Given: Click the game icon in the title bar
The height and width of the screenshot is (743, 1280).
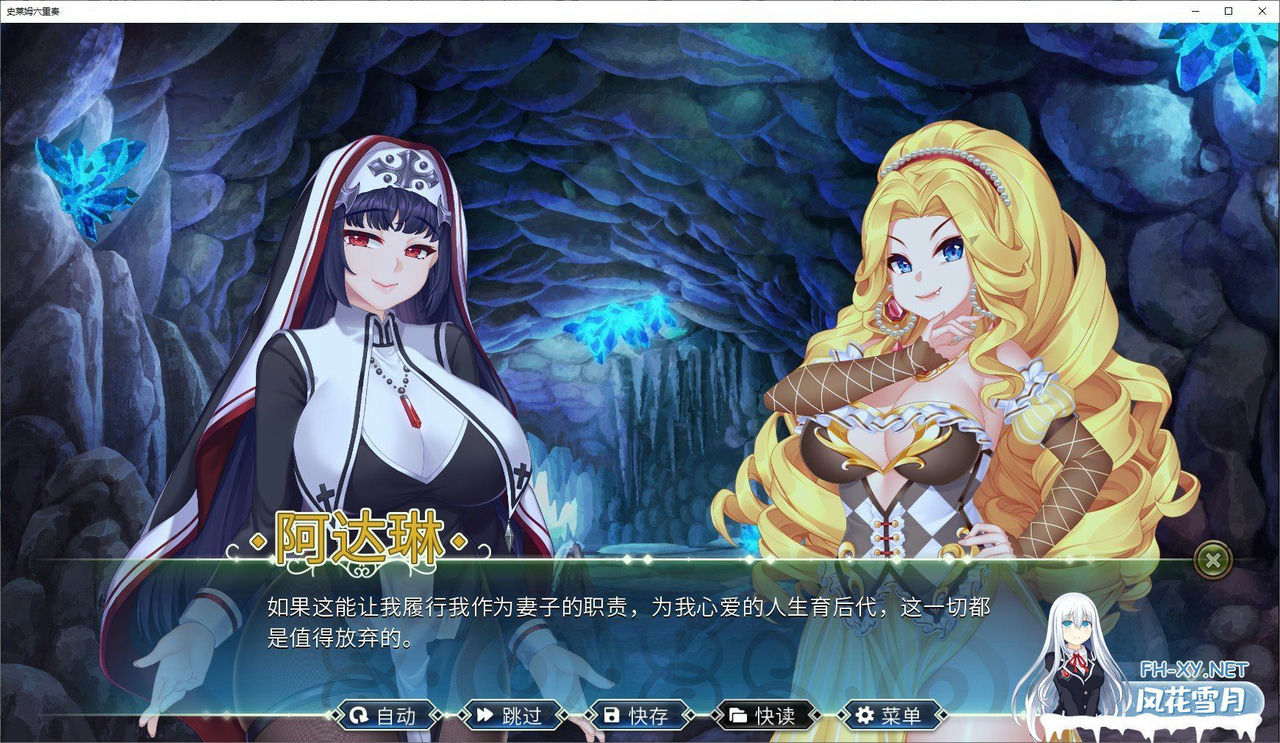Looking at the screenshot, I should [9, 9].
